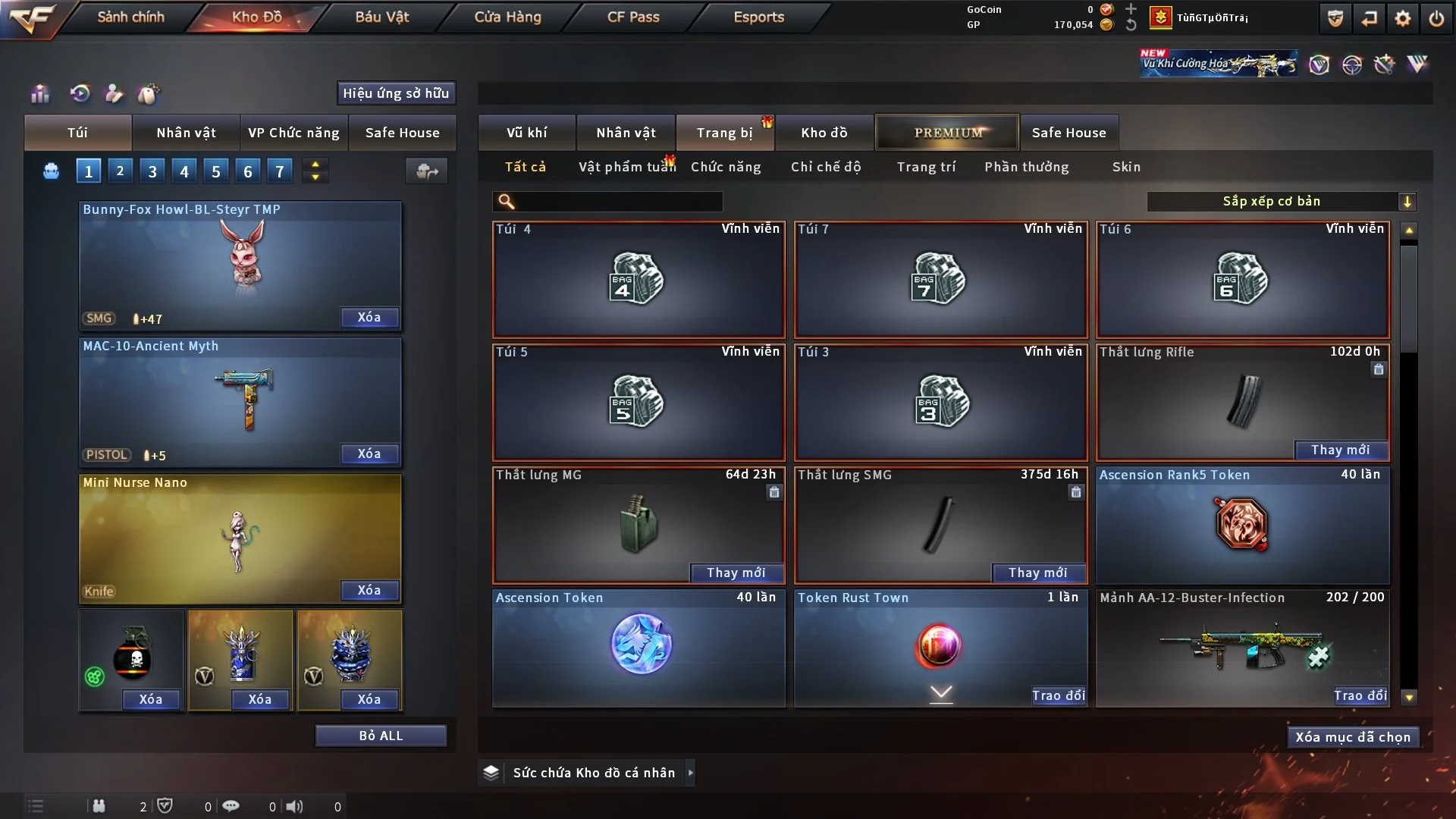Screen dimensions: 1456x819
Task: Open the settings gear icon
Action: (x=1403, y=18)
